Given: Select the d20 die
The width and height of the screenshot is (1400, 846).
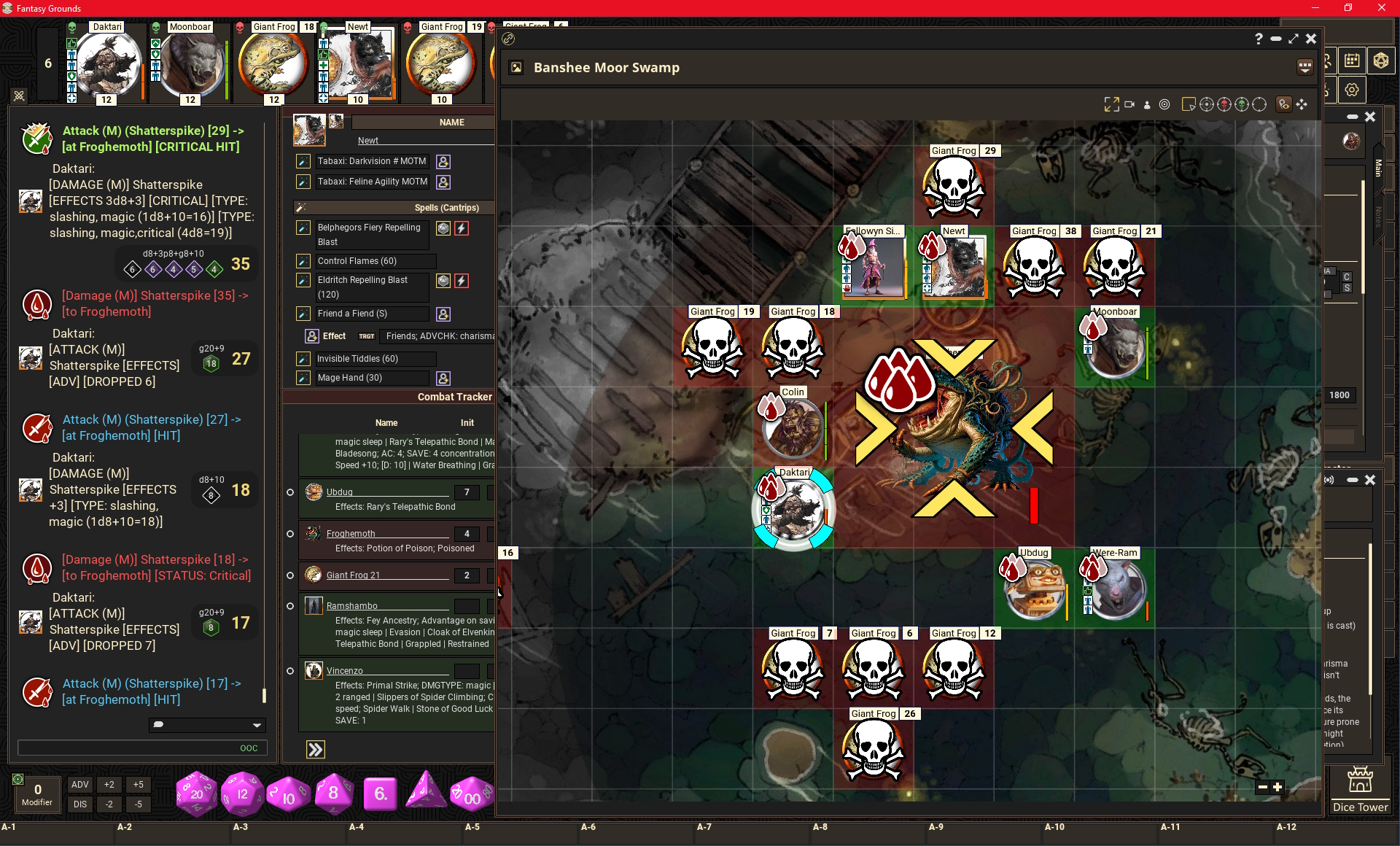Looking at the screenshot, I should [196, 793].
